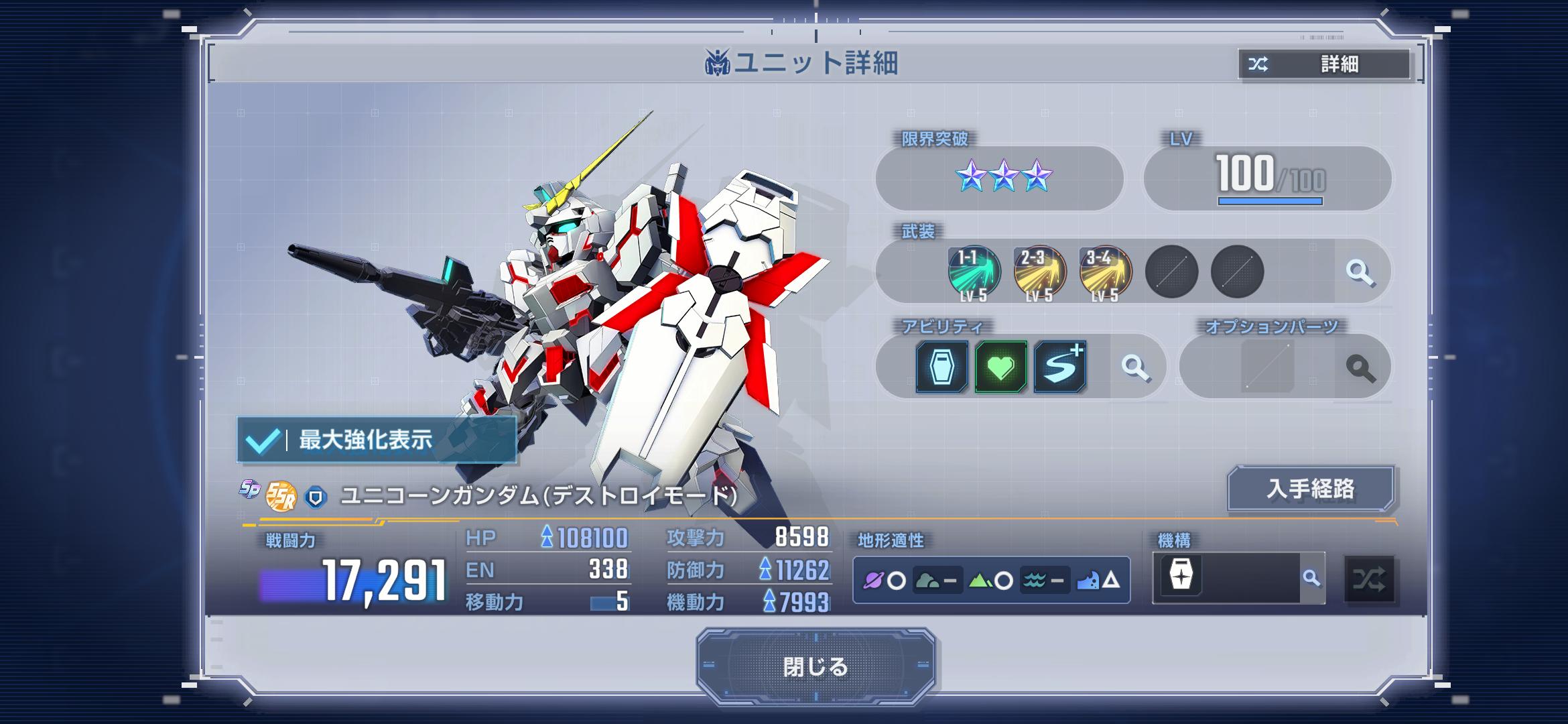Select the S-plus ability icon
This screenshot has width=1568, height=724.
click(1059, 367)
